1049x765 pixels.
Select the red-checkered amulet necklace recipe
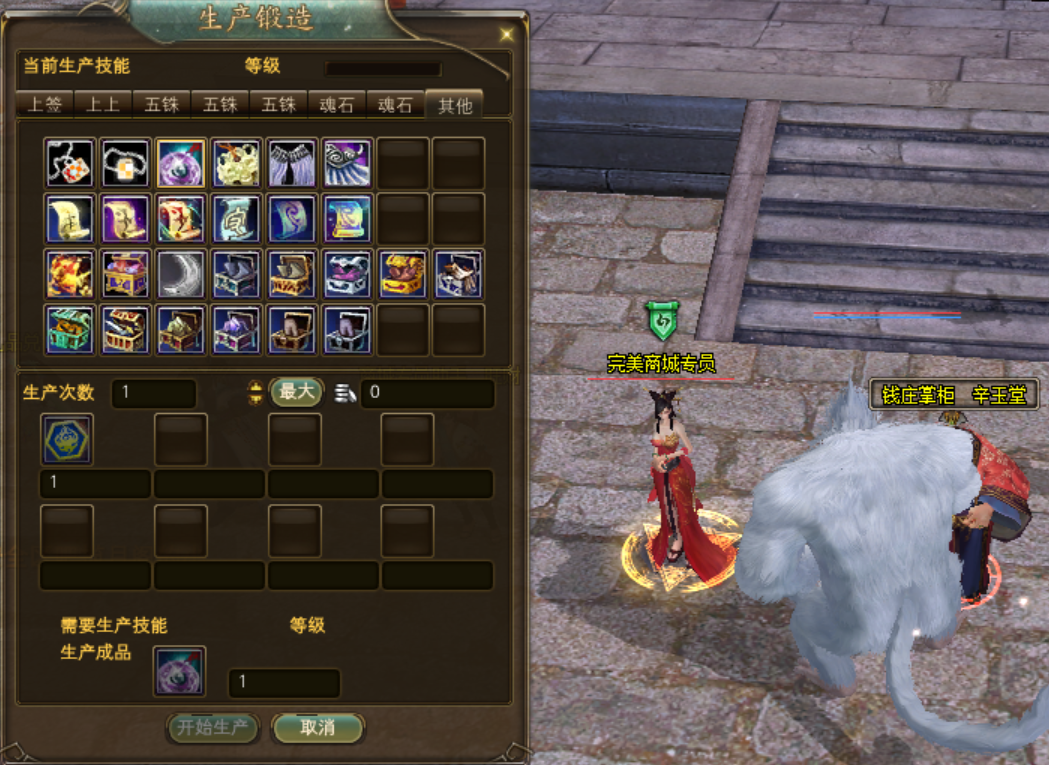pyautogui.click(x=70, y=163)
